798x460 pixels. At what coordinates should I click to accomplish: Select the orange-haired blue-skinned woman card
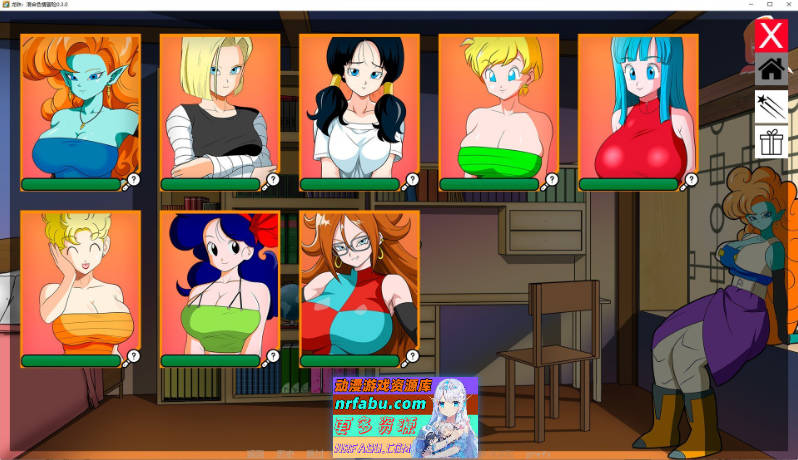pyautogui.click(x=80, y=107)
